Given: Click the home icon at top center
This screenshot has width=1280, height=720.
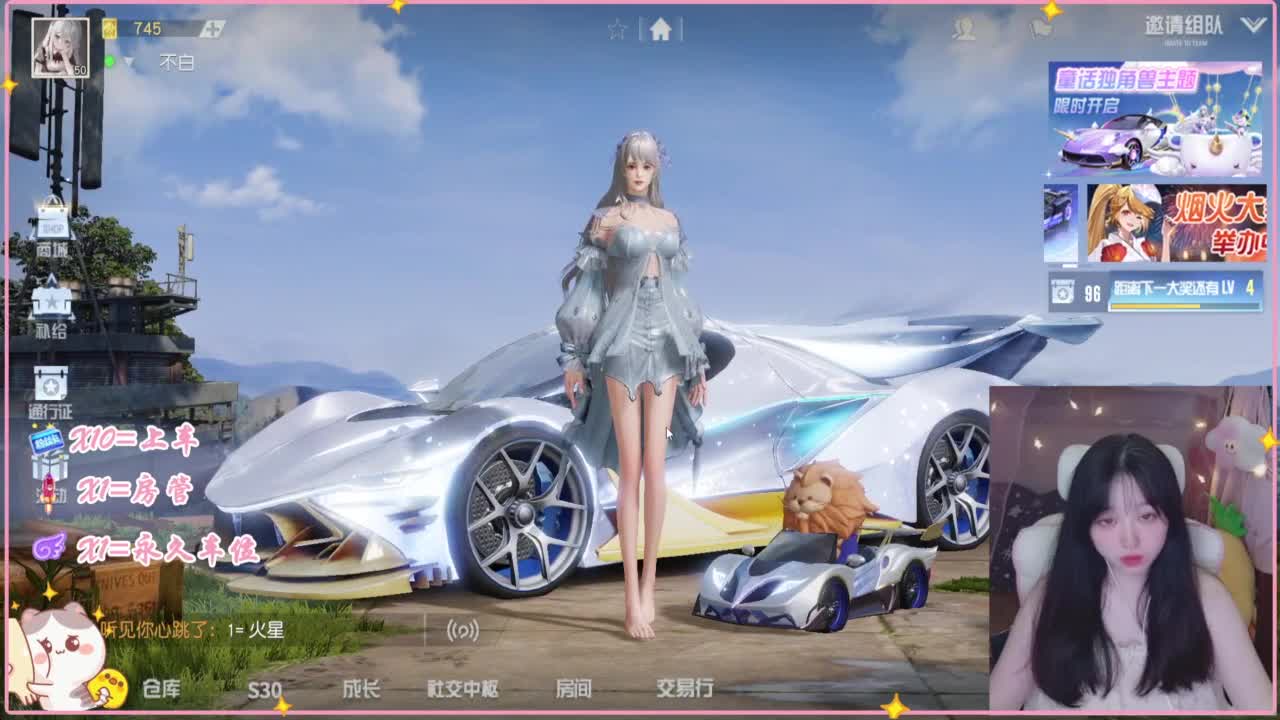Looking at the screenshot, I should (x=660, y=30).
